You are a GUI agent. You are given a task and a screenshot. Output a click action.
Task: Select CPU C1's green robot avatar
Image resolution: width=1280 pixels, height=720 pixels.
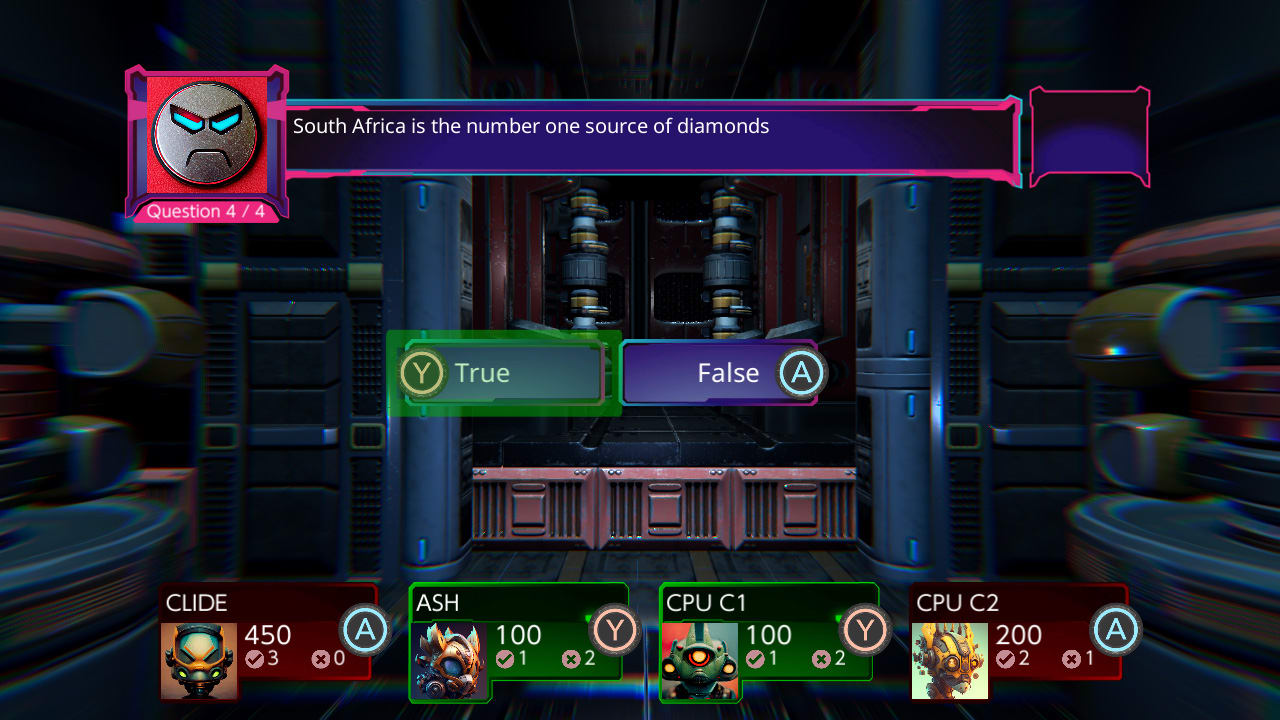700,660
